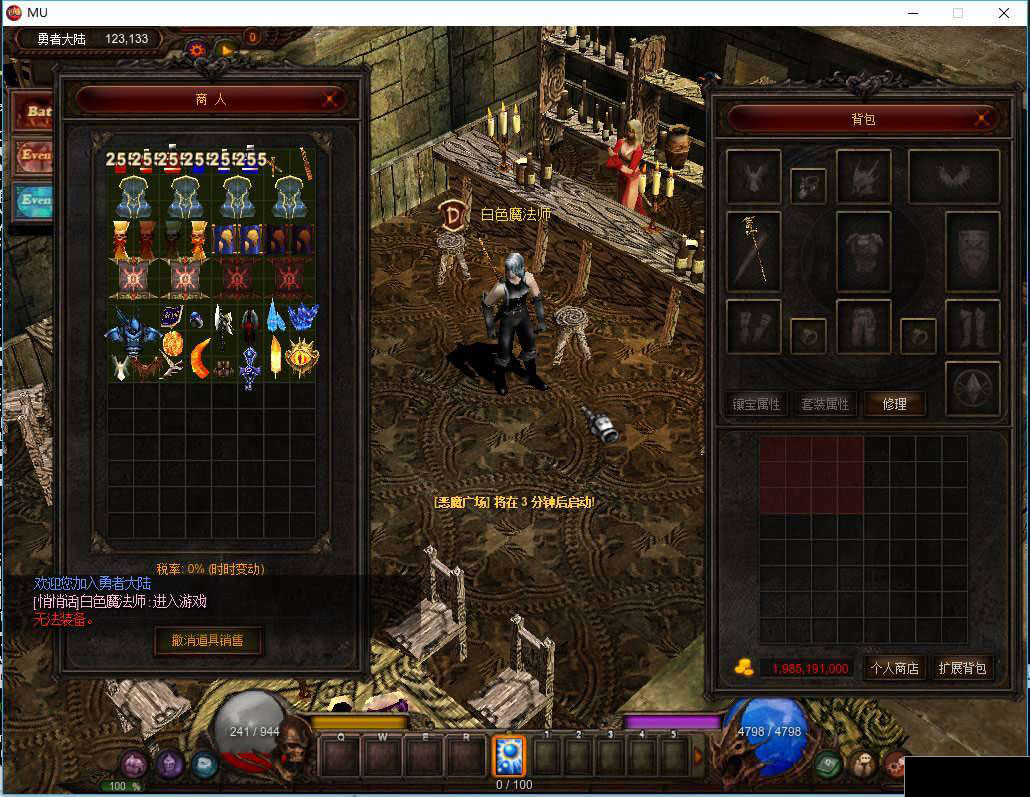This screenshot has height=797, width=1030.
Task: Click the 镶宝属性 socket attributes button
Action: coord(756,404)
